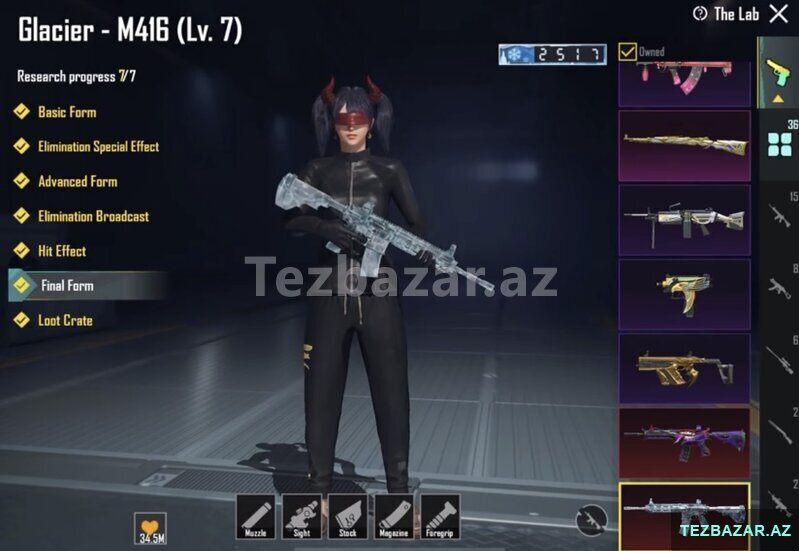Select the Hit Effect entry
Viewport: 799px width, 551px height.
pos(62,251)
